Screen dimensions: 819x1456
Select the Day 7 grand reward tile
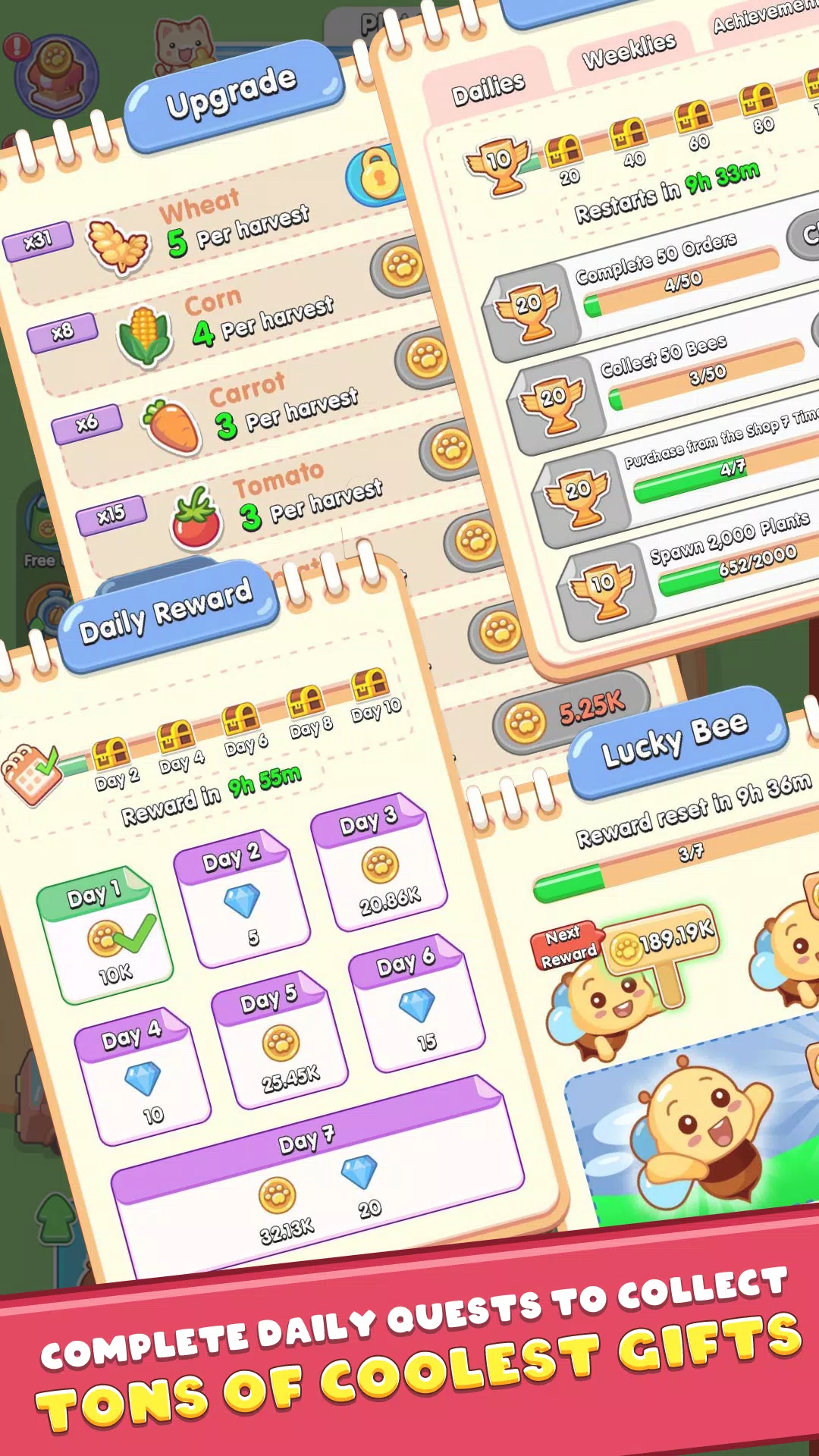pos(318,1175)
